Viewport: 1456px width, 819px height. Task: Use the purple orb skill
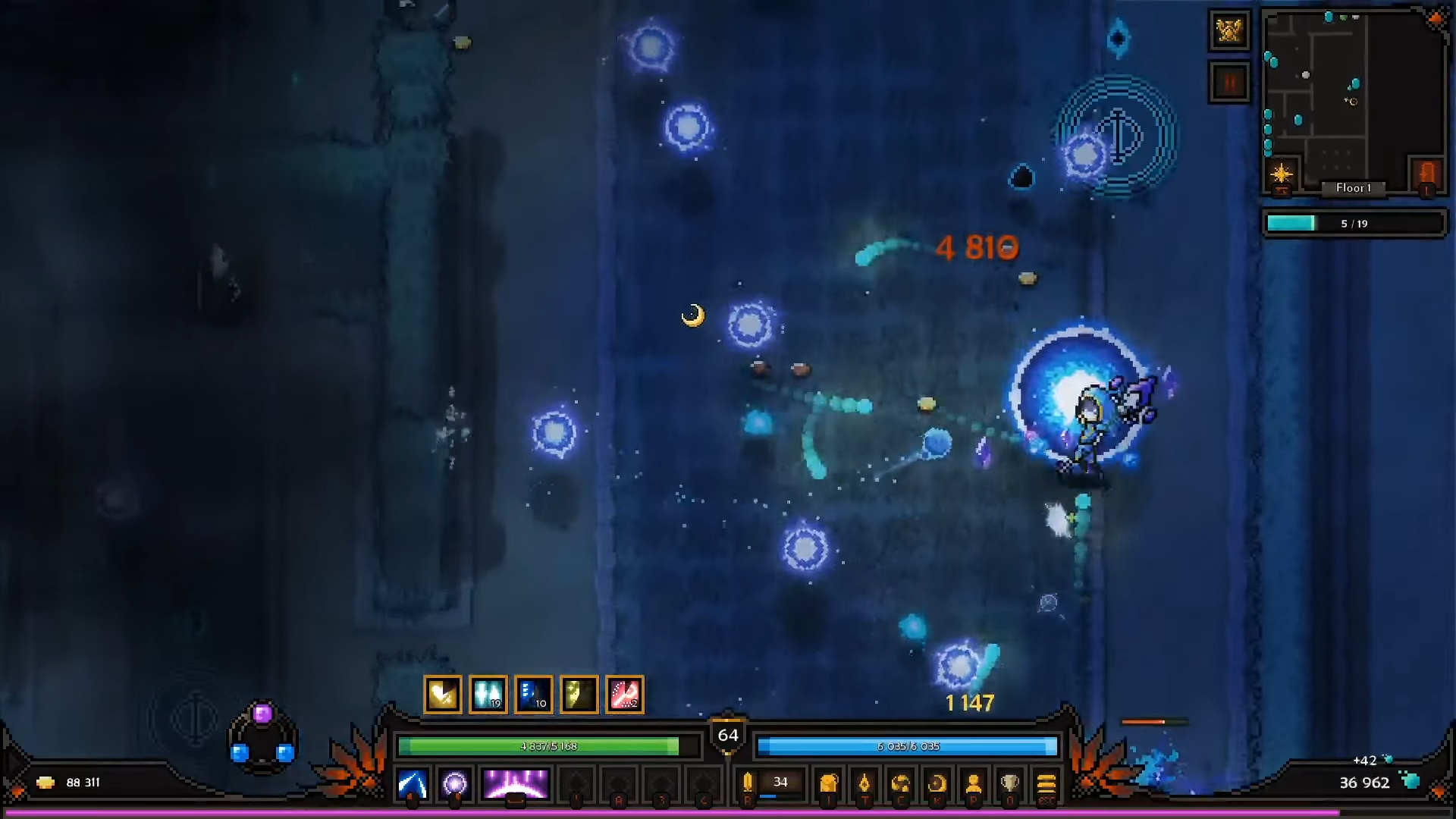(x=455, y=784)
